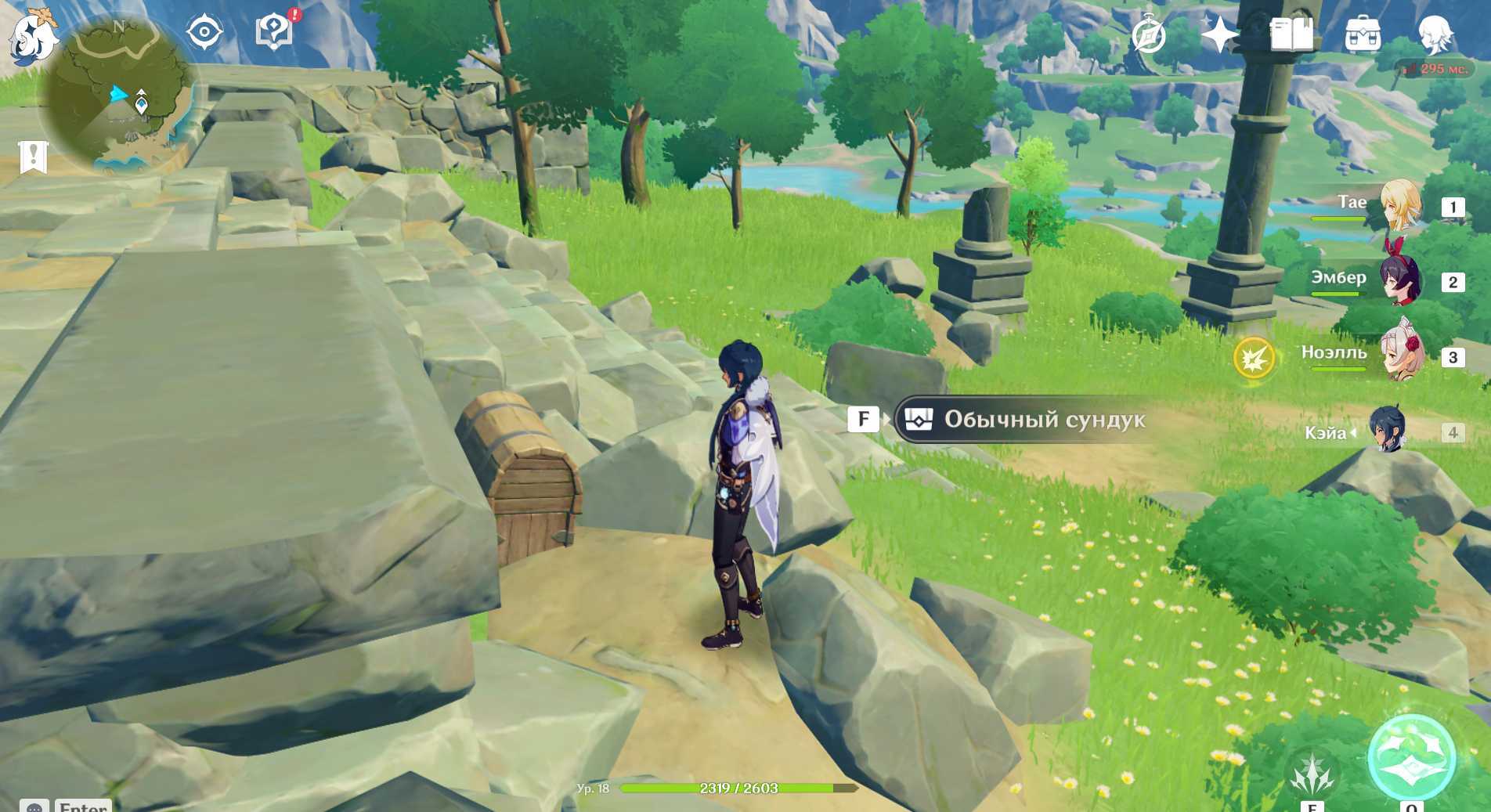Select active character Кэйа in party list
Screen dimensions: 1491x812
(1387, 431)
